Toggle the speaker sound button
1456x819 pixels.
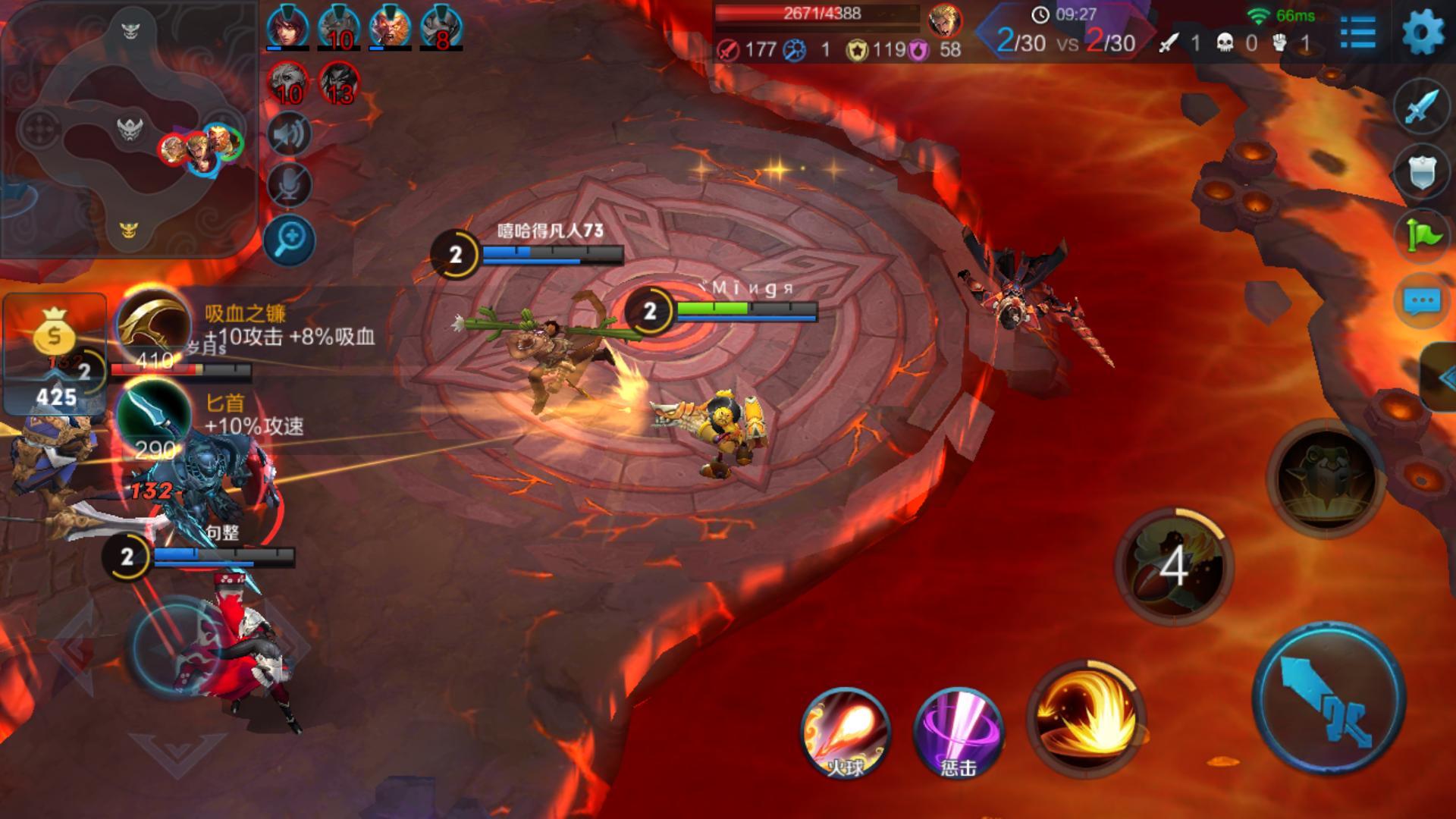pos(289,134)
